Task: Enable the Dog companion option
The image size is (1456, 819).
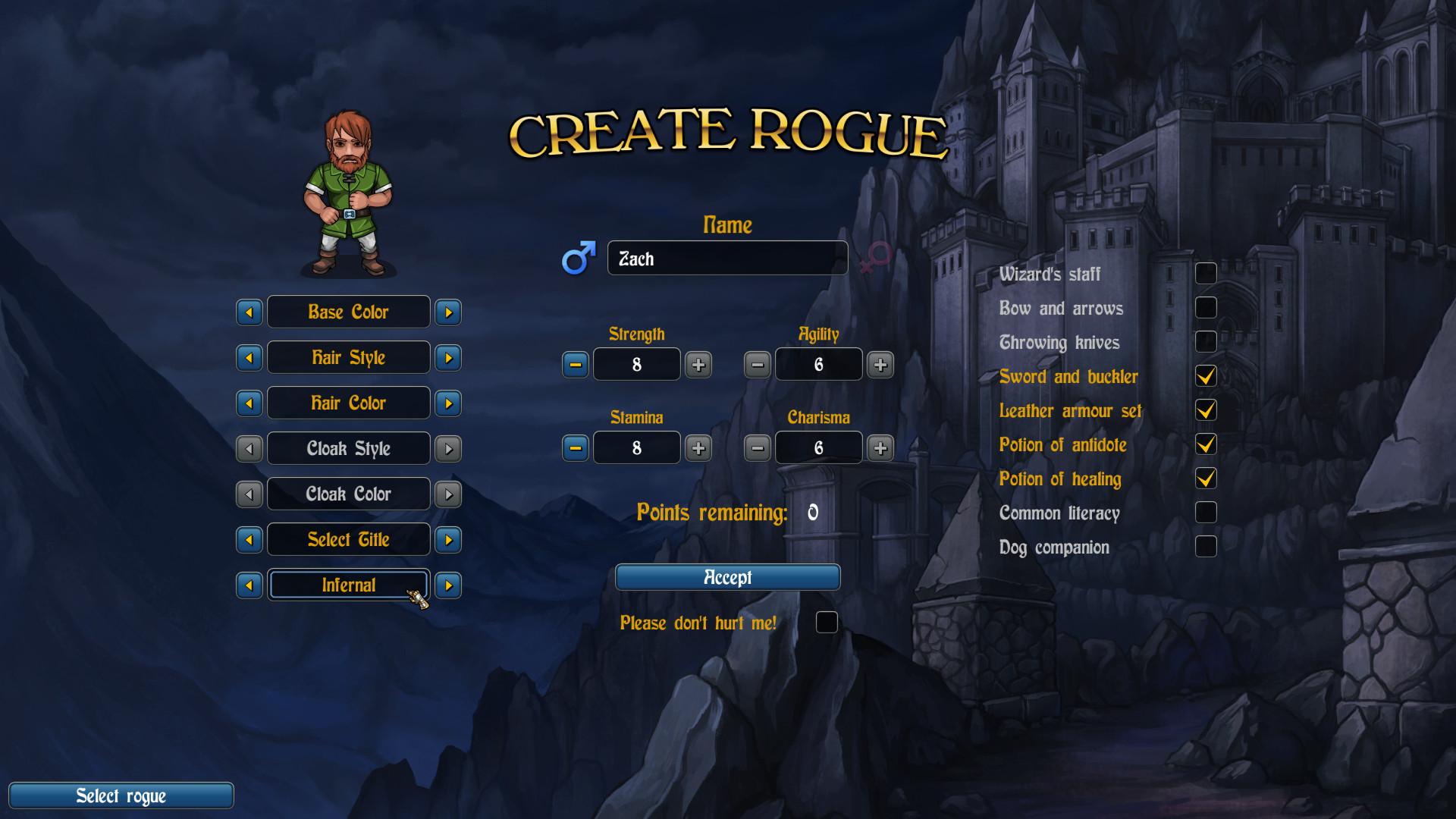Action: click(x=1206, y=546)
